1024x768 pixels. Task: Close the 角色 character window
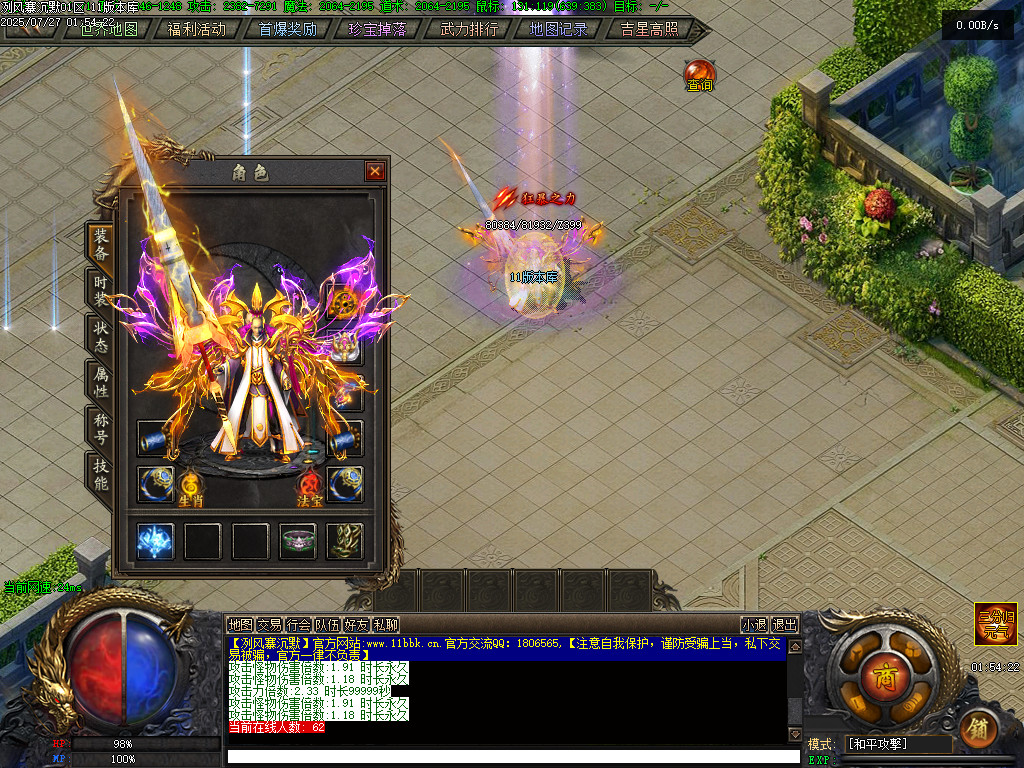point(375,172)
